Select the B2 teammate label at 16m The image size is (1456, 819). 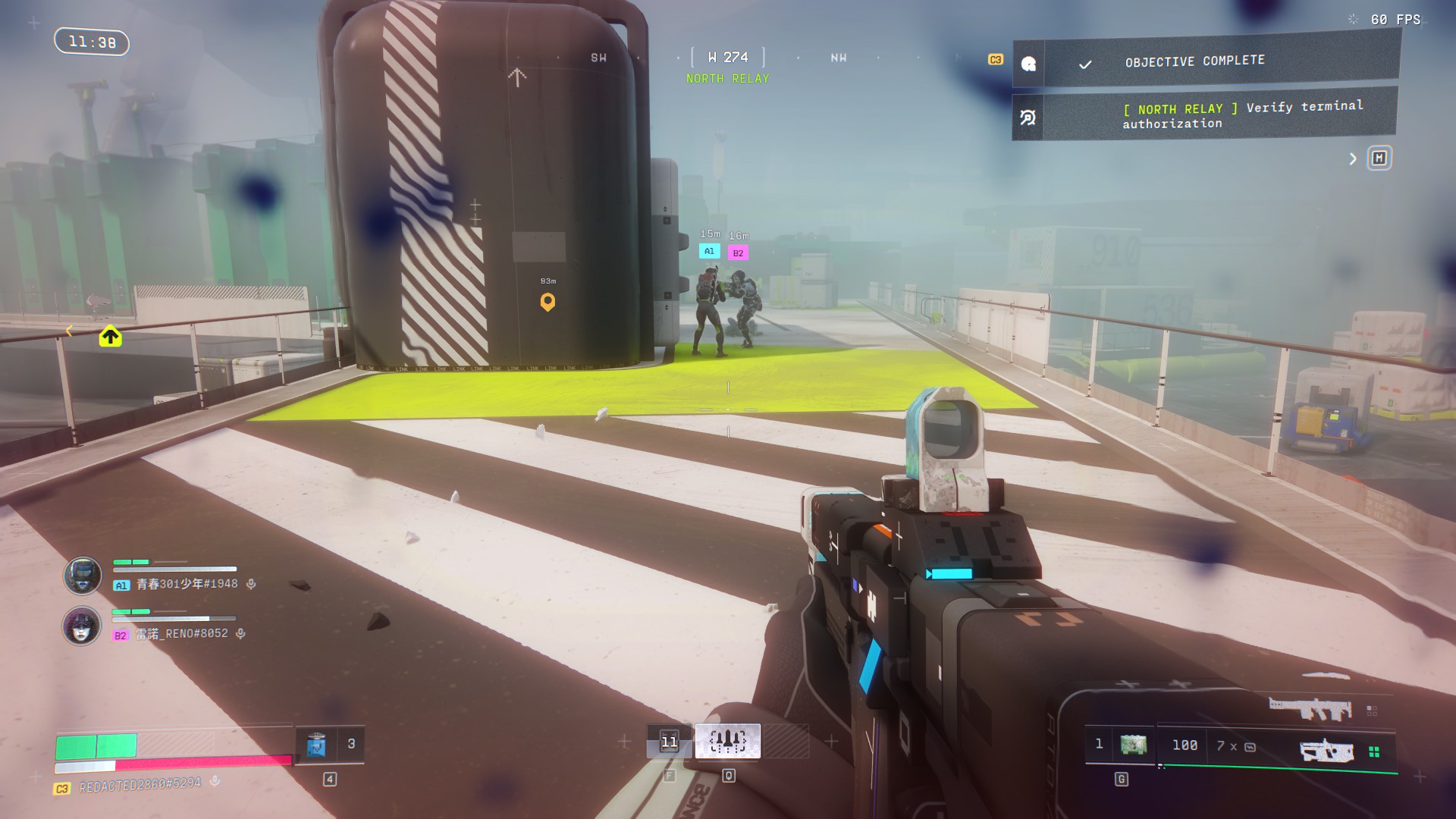pos(737,253)
